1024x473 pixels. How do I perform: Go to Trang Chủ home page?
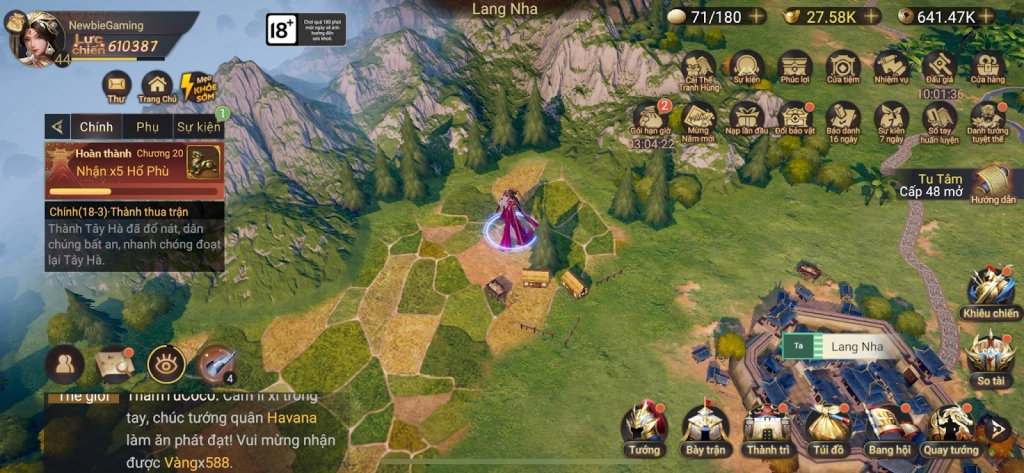pos(157,87)
